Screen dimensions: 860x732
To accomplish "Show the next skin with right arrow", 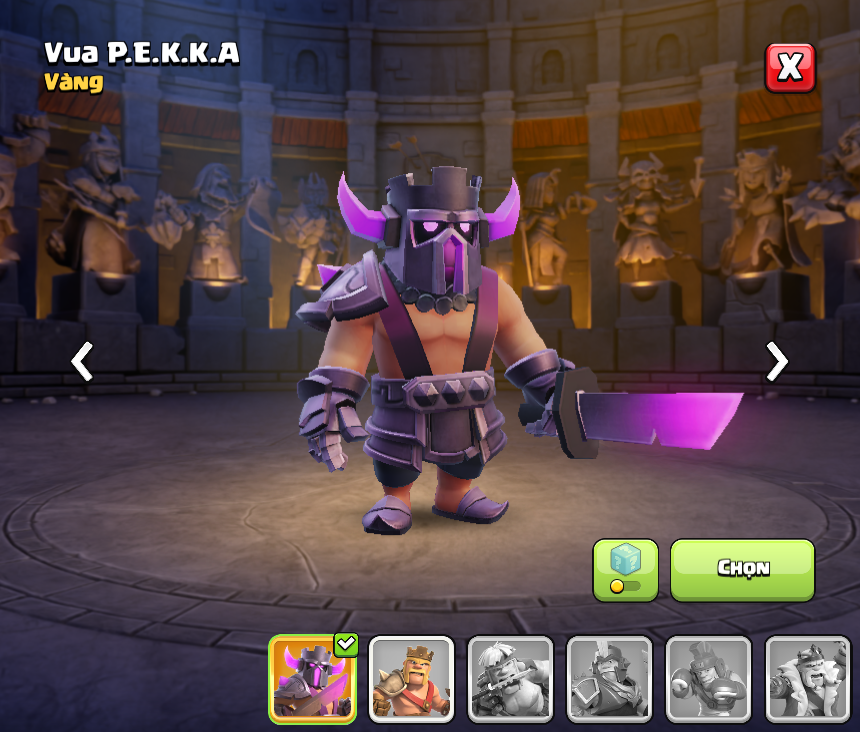I will point(776,361).
